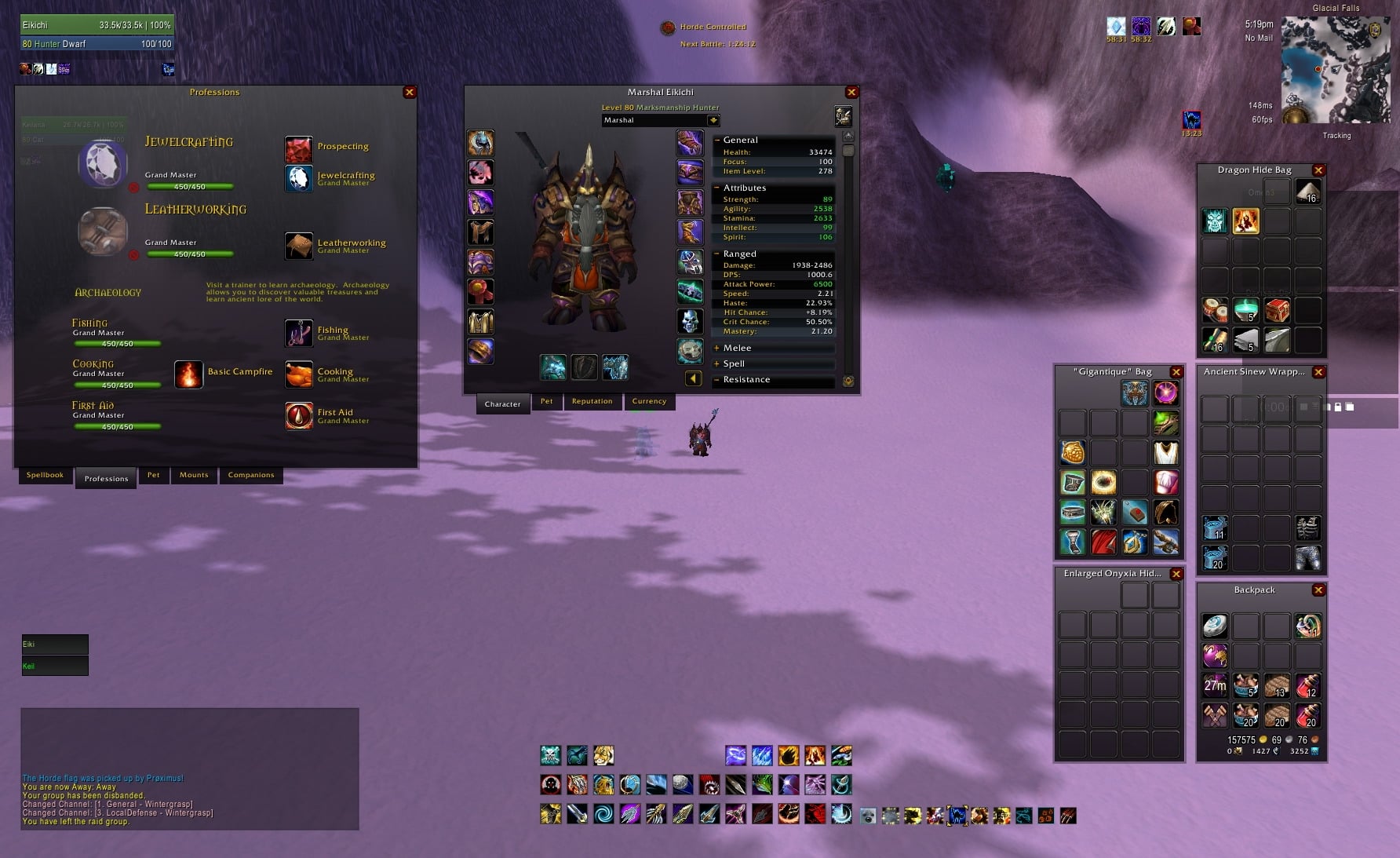Screen dimensions: 1400x858
Task: Select the Cooking profession icon
Action: [299, 374]
